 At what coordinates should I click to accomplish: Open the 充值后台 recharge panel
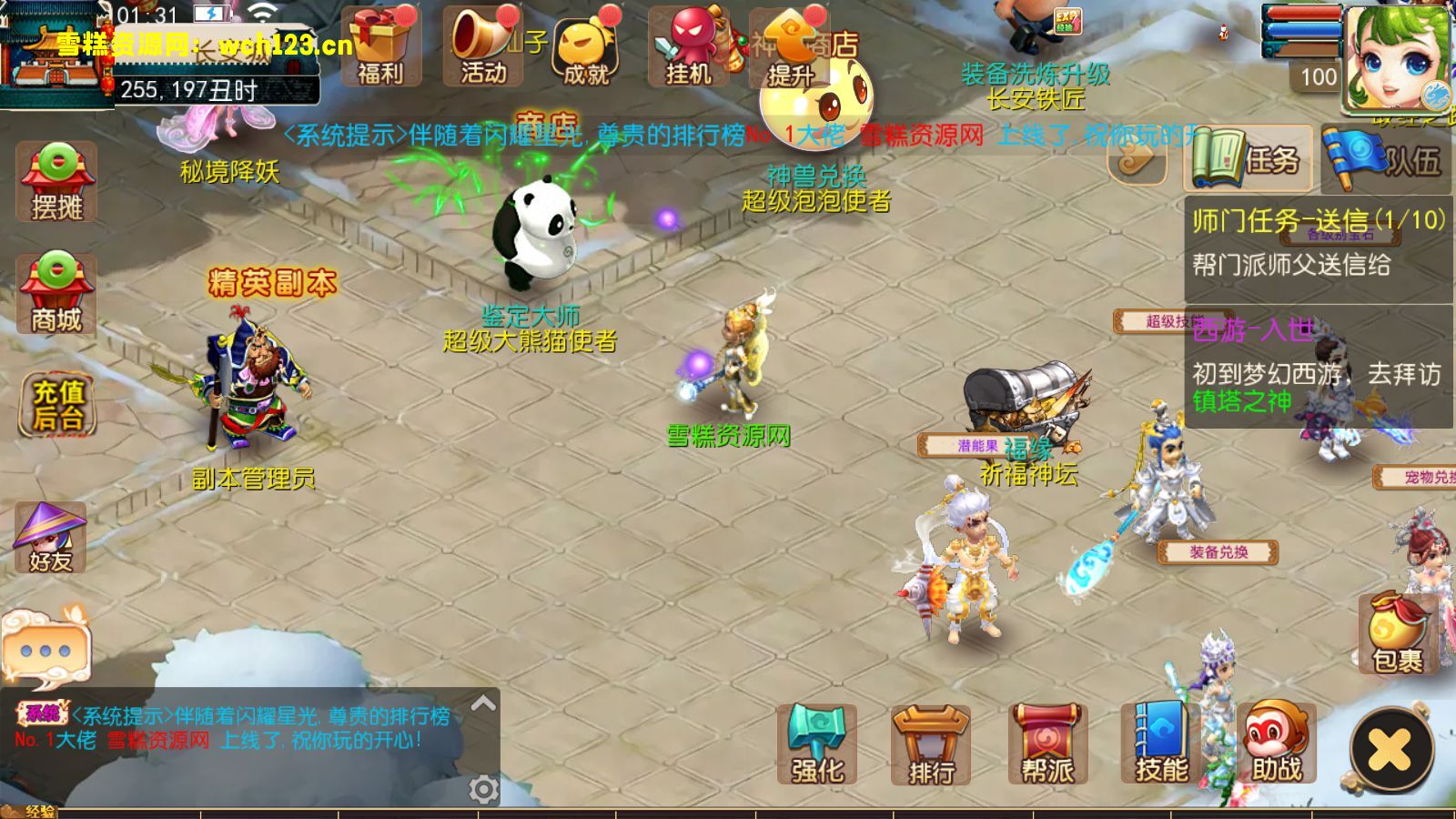click(x=58, y=404)
